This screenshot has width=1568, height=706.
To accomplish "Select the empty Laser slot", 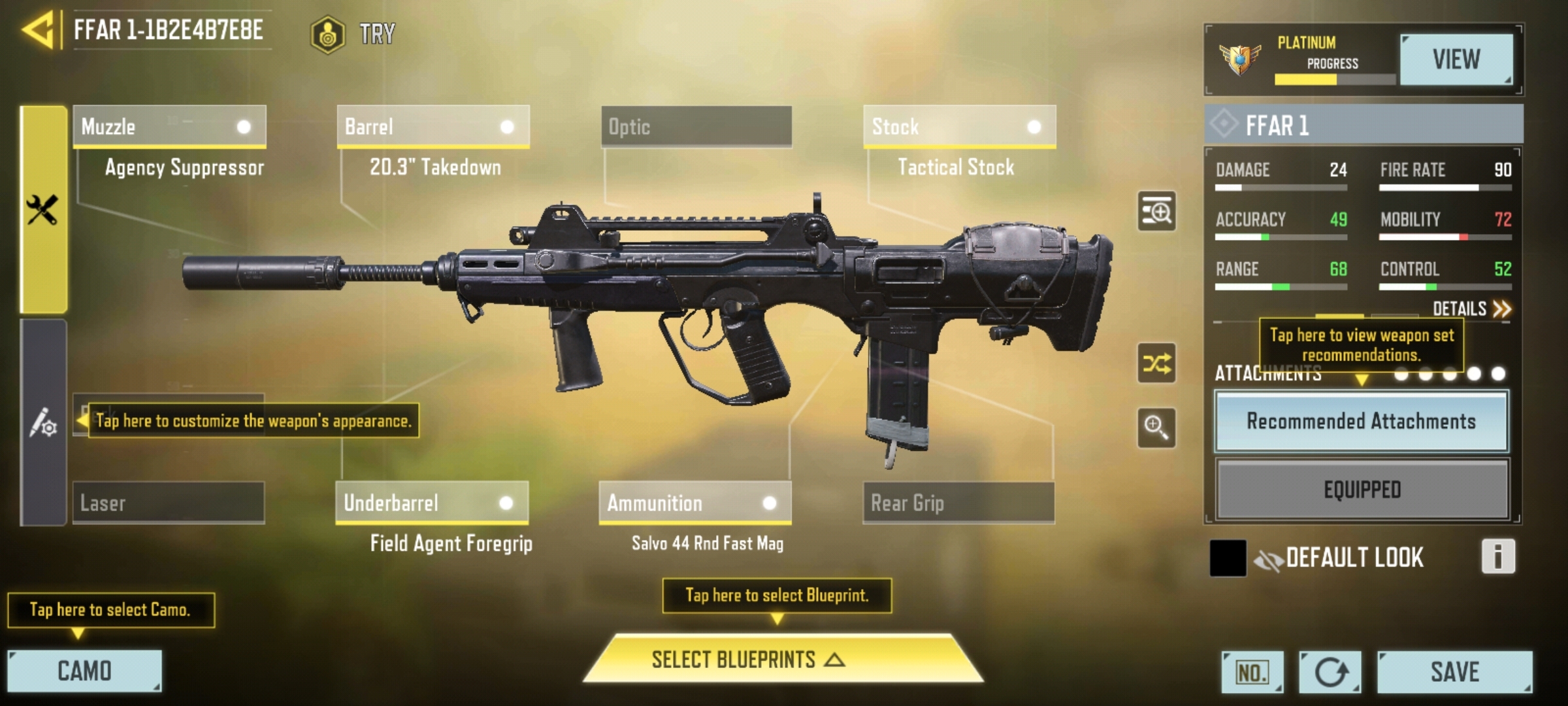I will (169, 503).
